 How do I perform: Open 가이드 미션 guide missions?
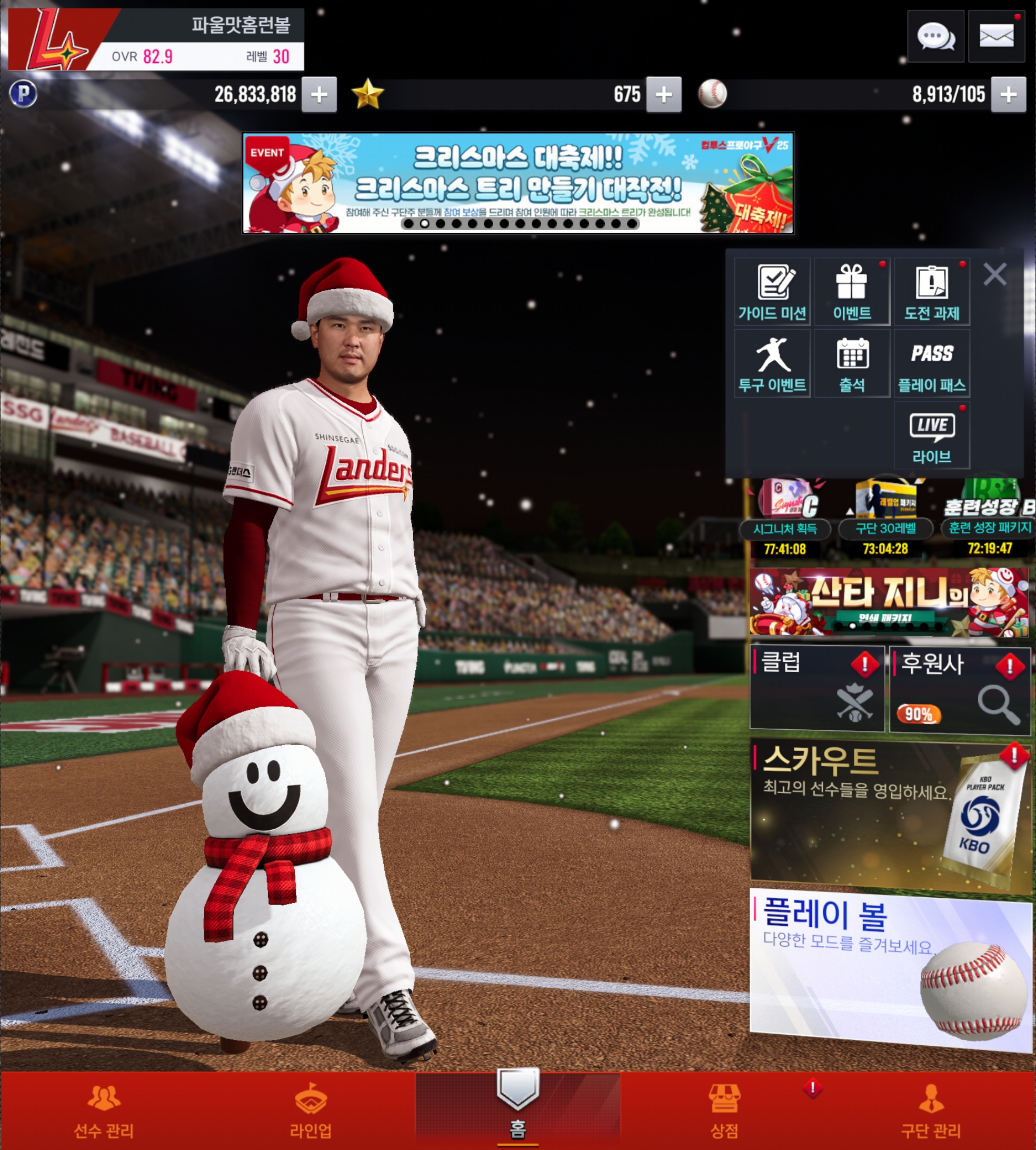tap(772, 292)
